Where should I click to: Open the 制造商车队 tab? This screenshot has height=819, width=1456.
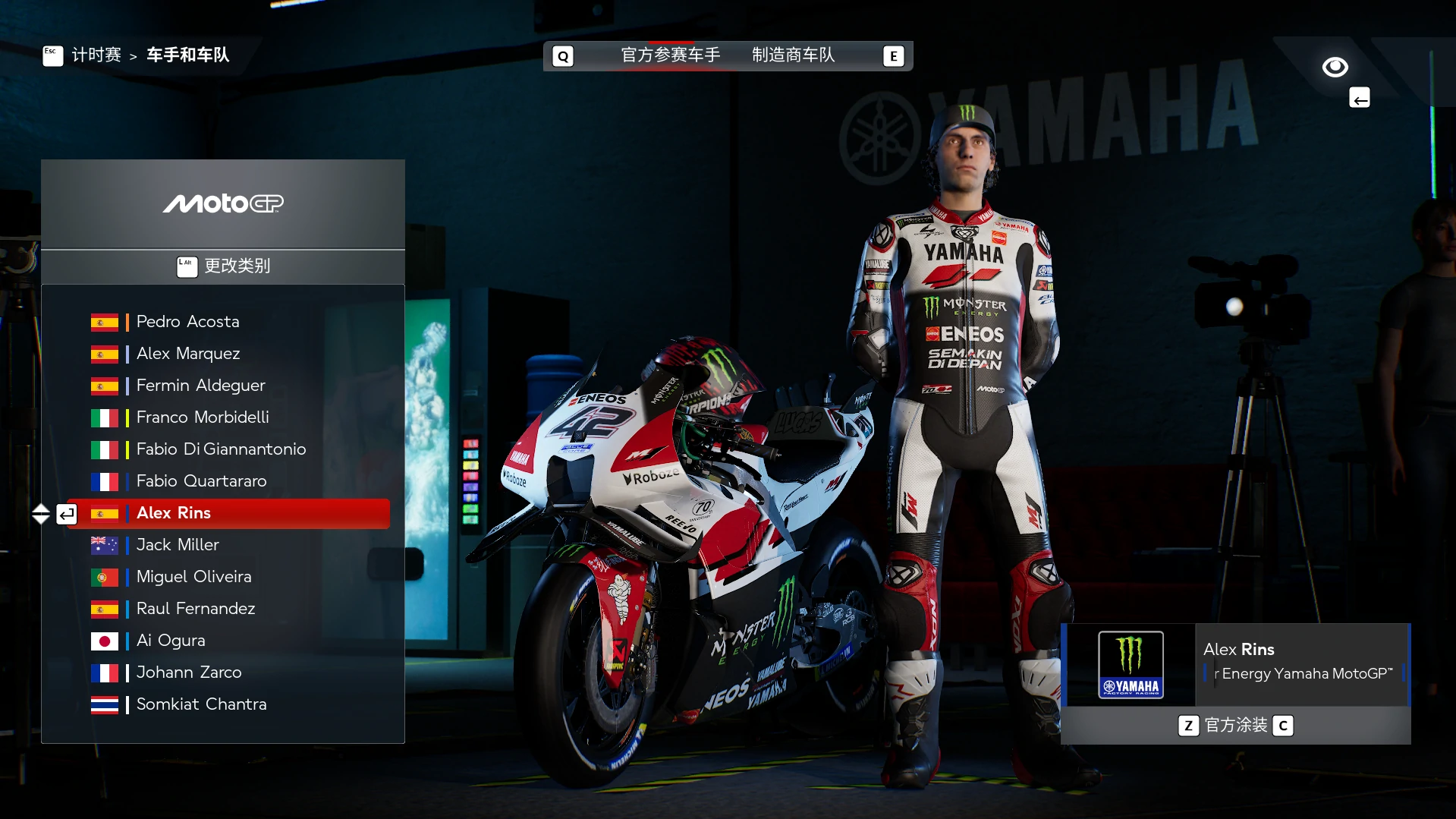[793, 55]
